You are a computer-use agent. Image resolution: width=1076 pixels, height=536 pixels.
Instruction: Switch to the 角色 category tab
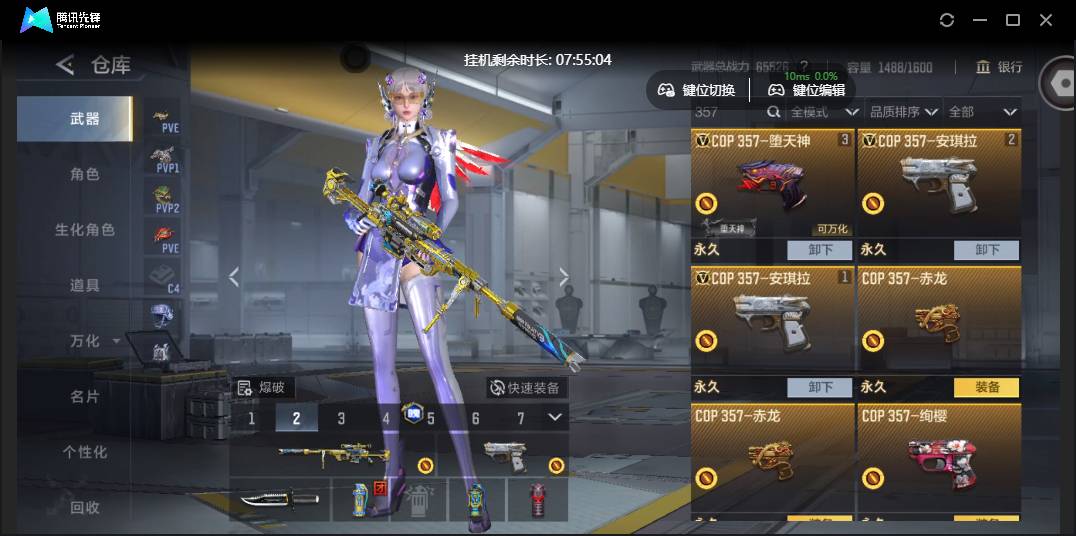85,174
